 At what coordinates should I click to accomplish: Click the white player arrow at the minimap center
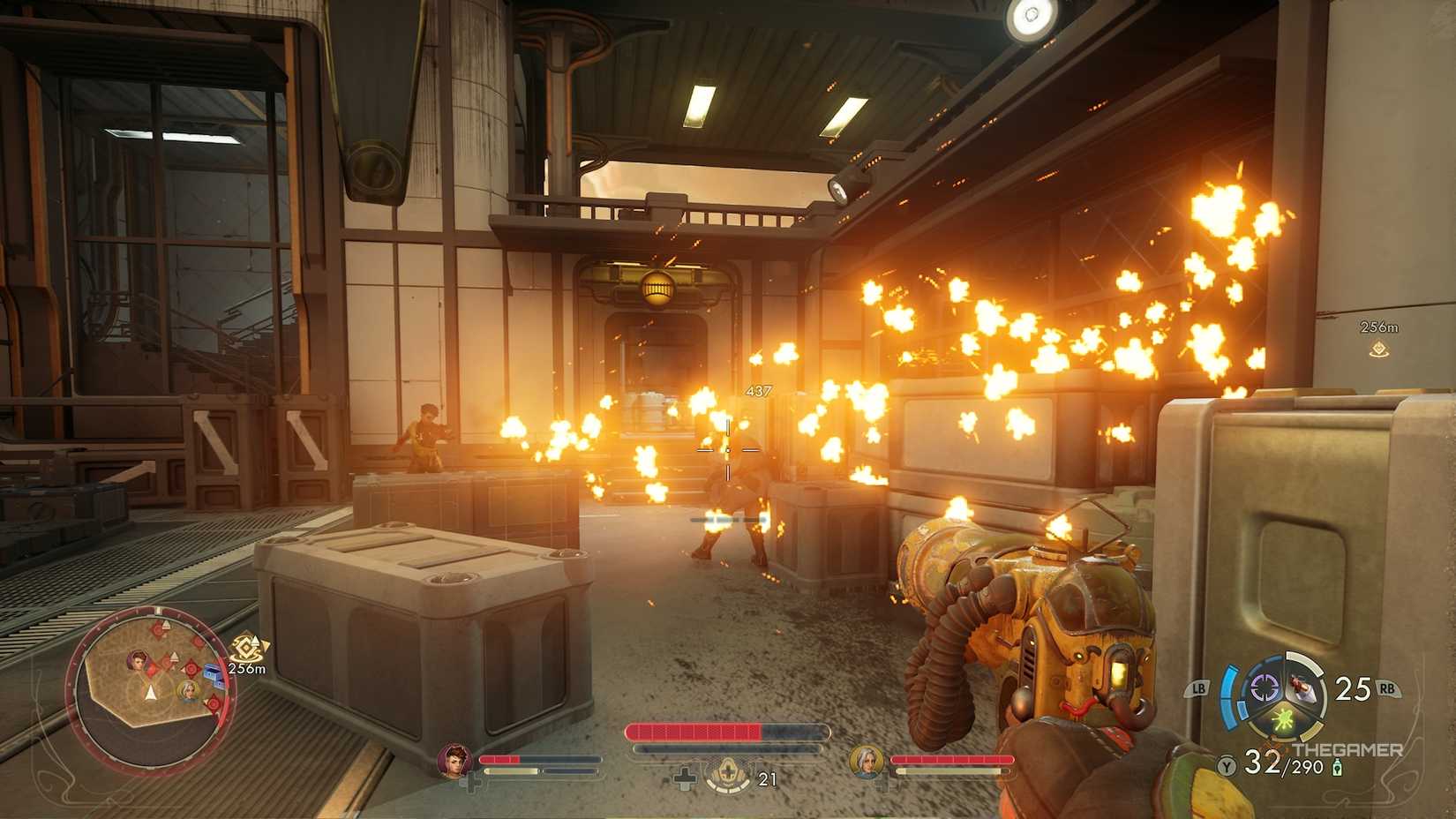click(x=150, y=692)
